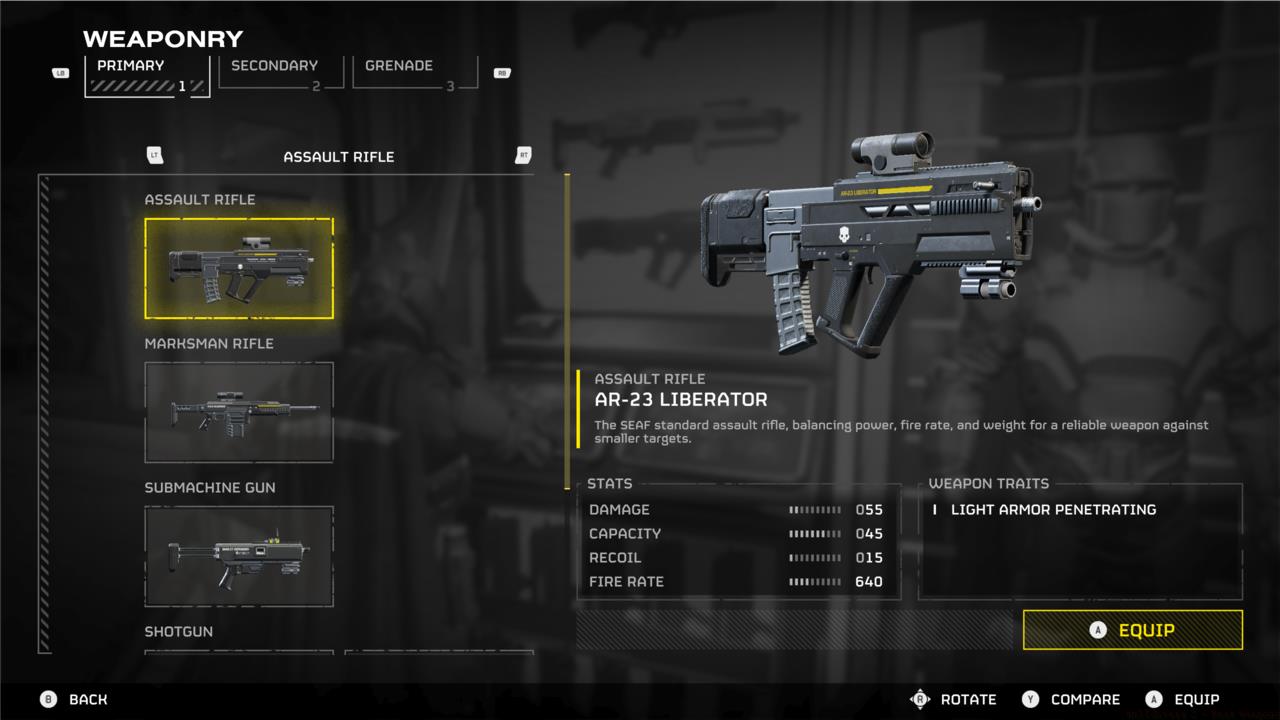Click the RB shoulder button icon

click(502, 72)
